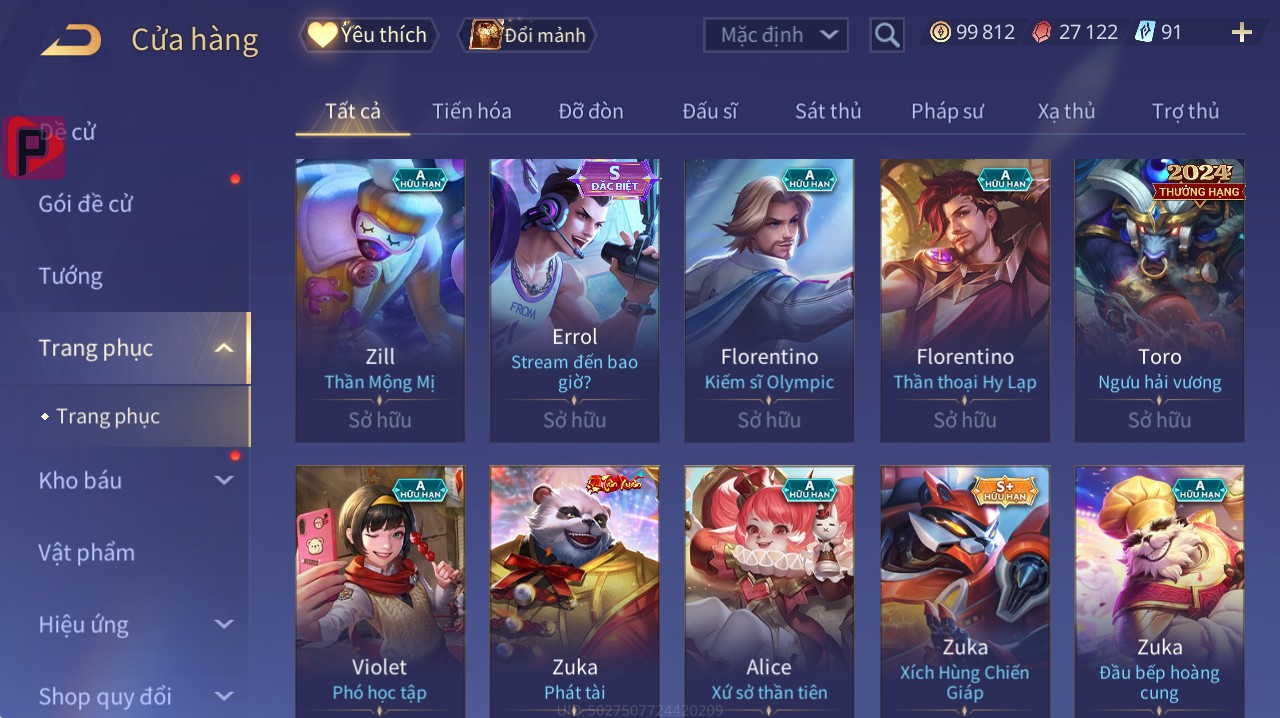Expand the Mặc định sort dropdown
The width and height of the screenshot is (1280, 718).
[776, 35]
